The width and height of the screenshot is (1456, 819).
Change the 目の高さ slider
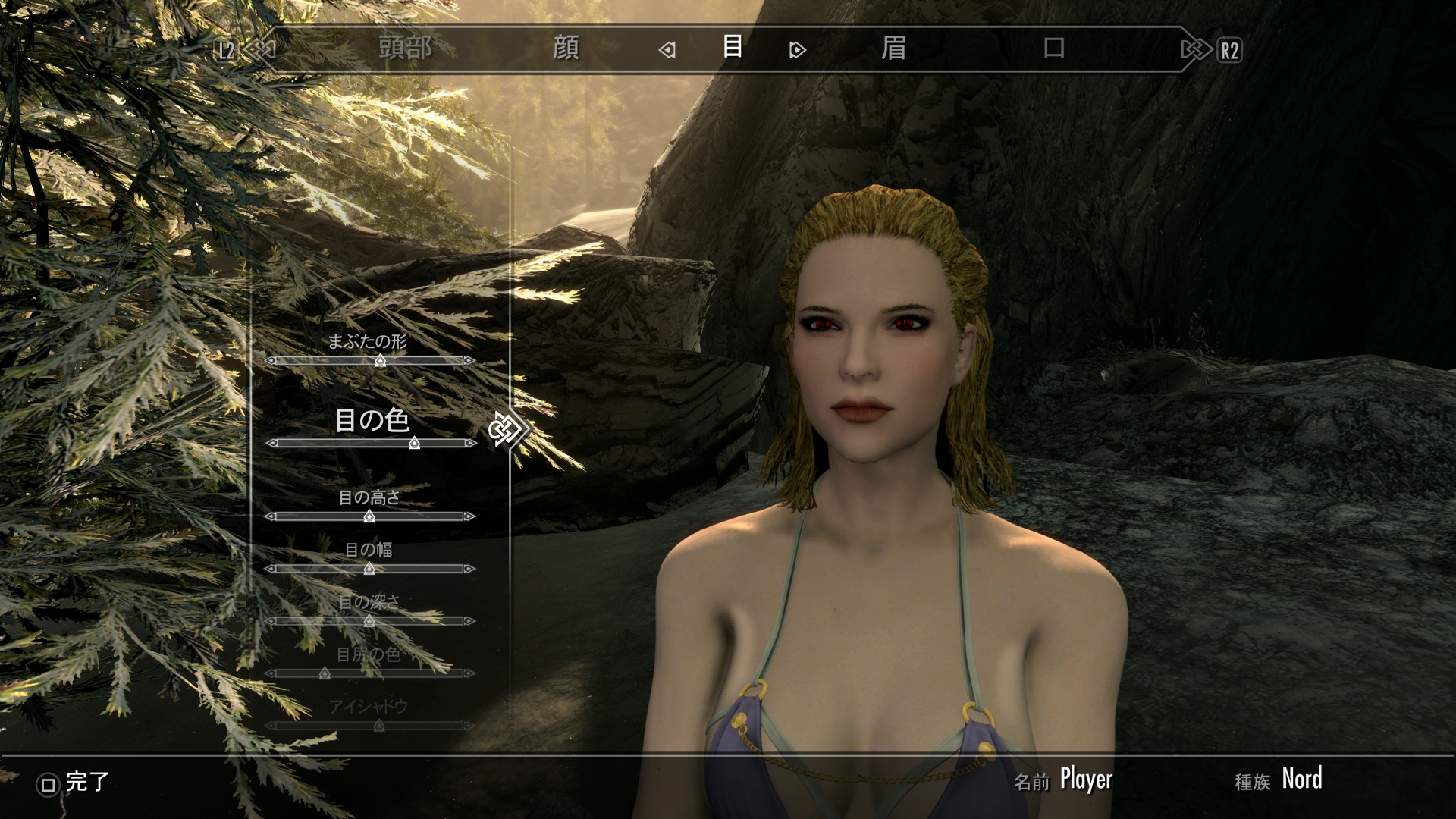pyautogui.click(x=369, y=516)
